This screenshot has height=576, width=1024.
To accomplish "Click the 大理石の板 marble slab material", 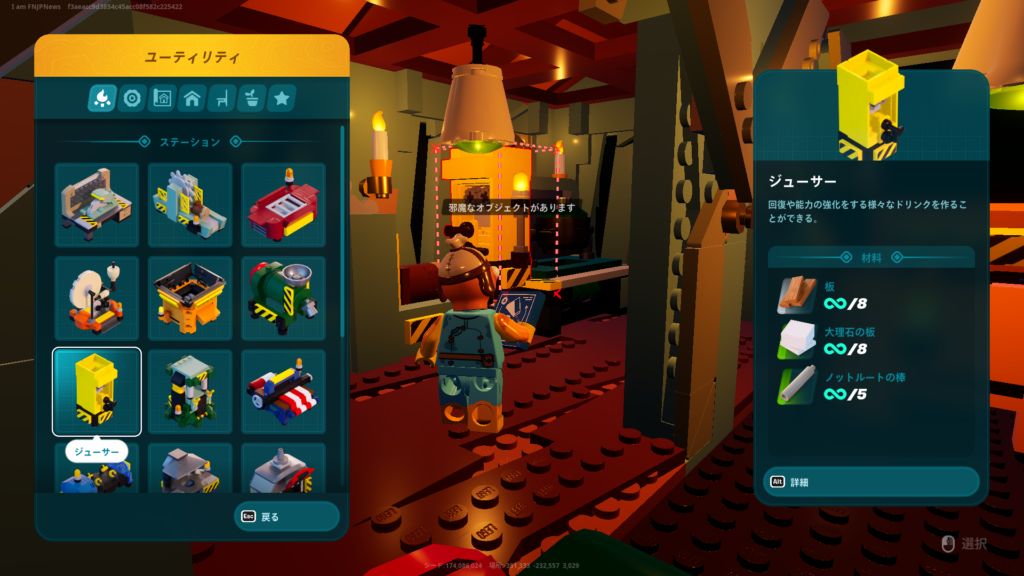I will point(870,341).
